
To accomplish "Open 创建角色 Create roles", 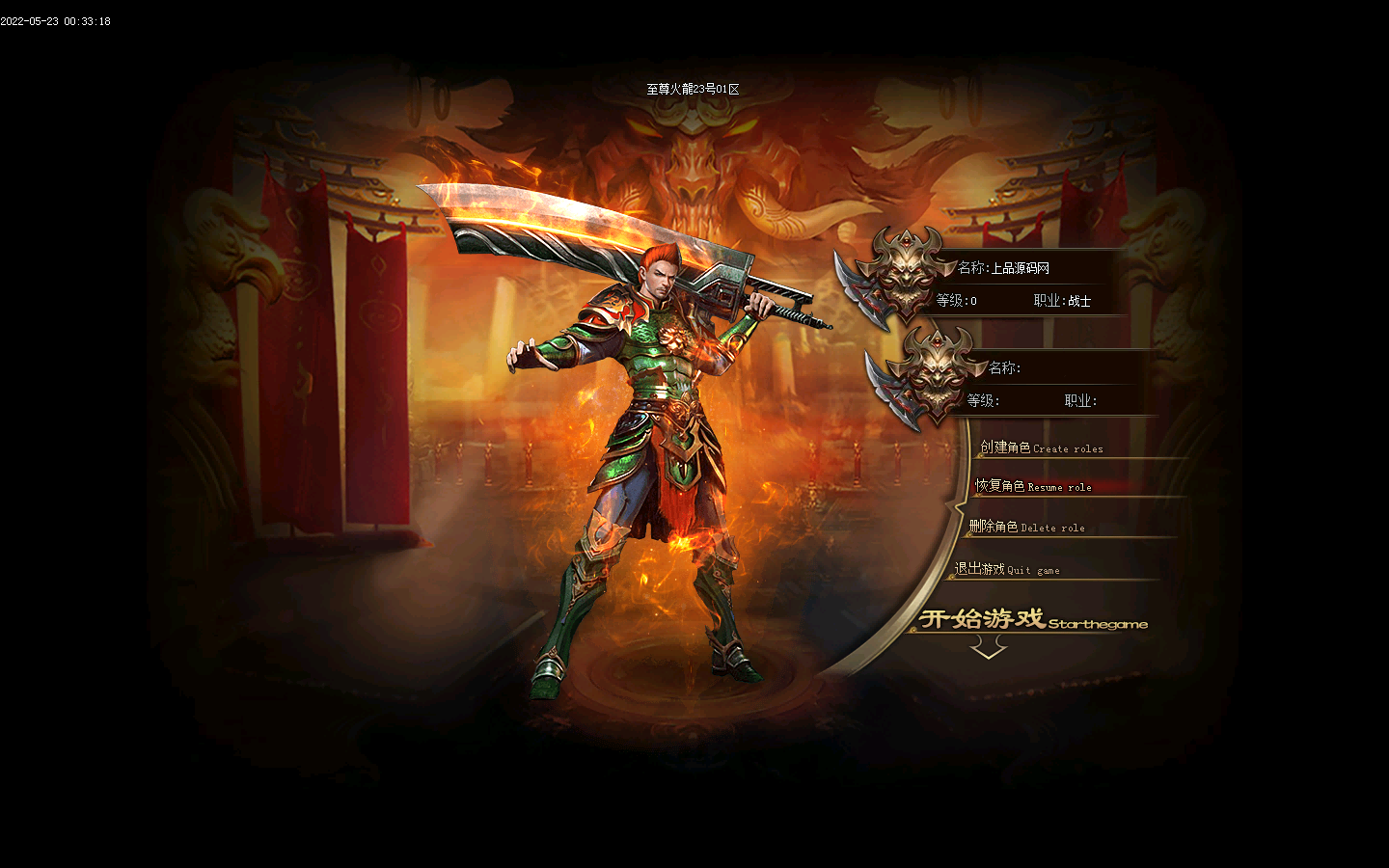I will (x=1041, y=448).
